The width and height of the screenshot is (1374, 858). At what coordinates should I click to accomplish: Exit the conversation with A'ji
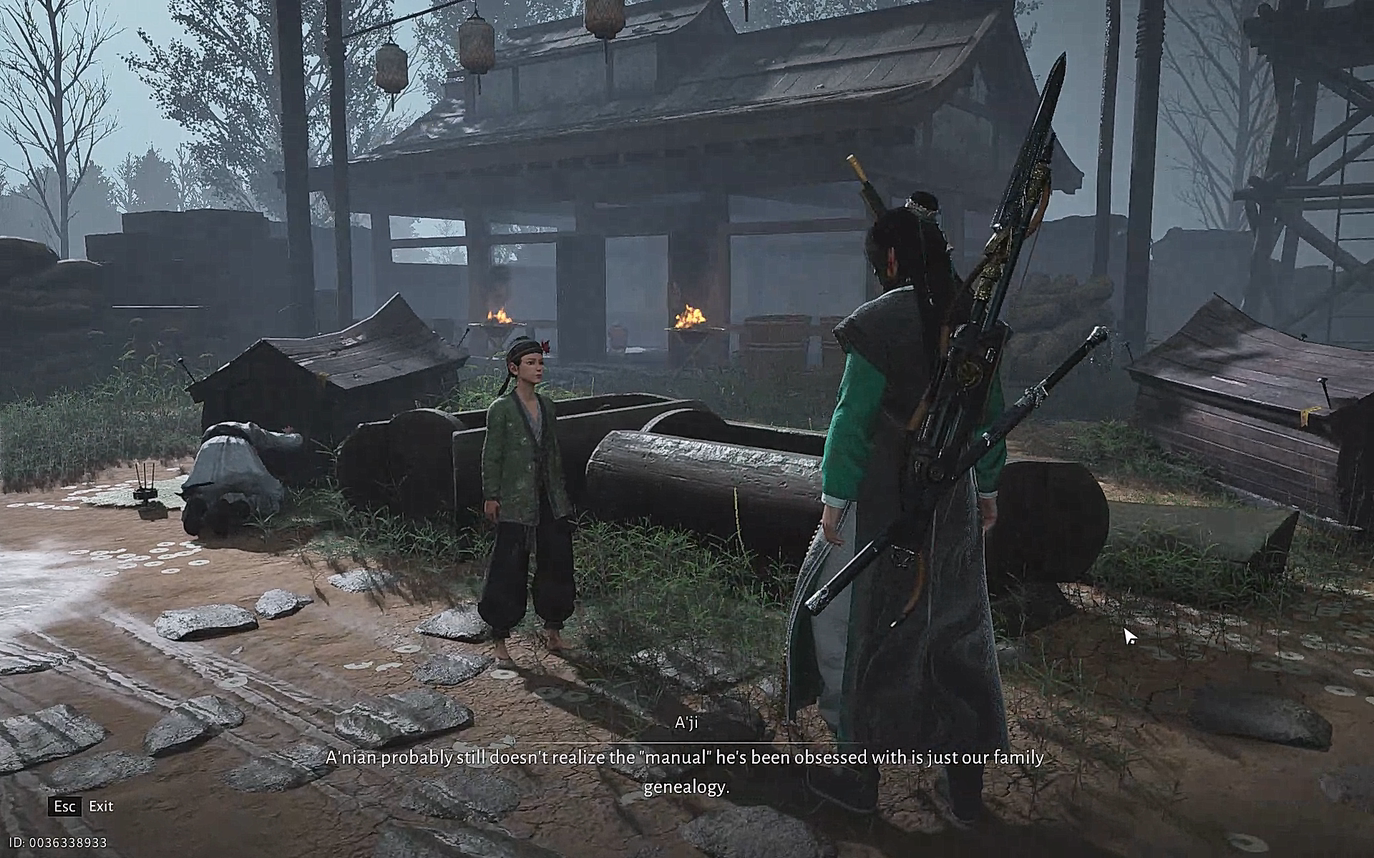[81, 806]
